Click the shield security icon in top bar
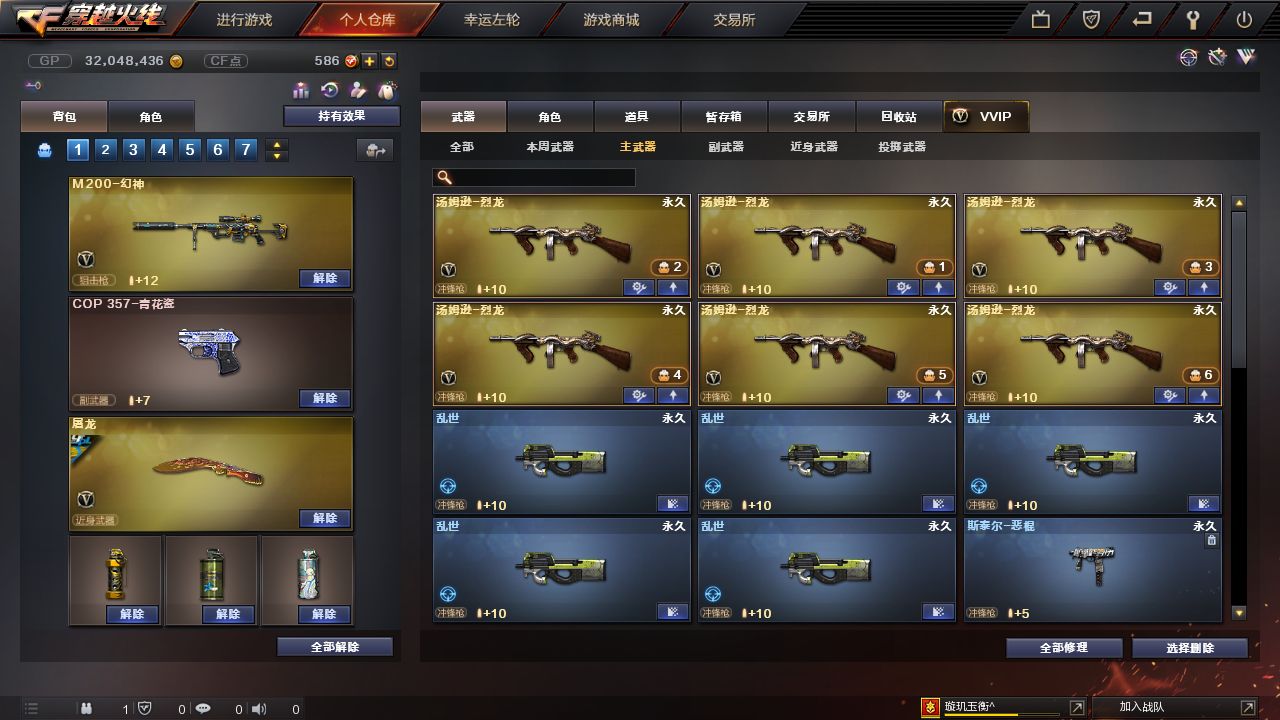 (x=1089, y=19)
